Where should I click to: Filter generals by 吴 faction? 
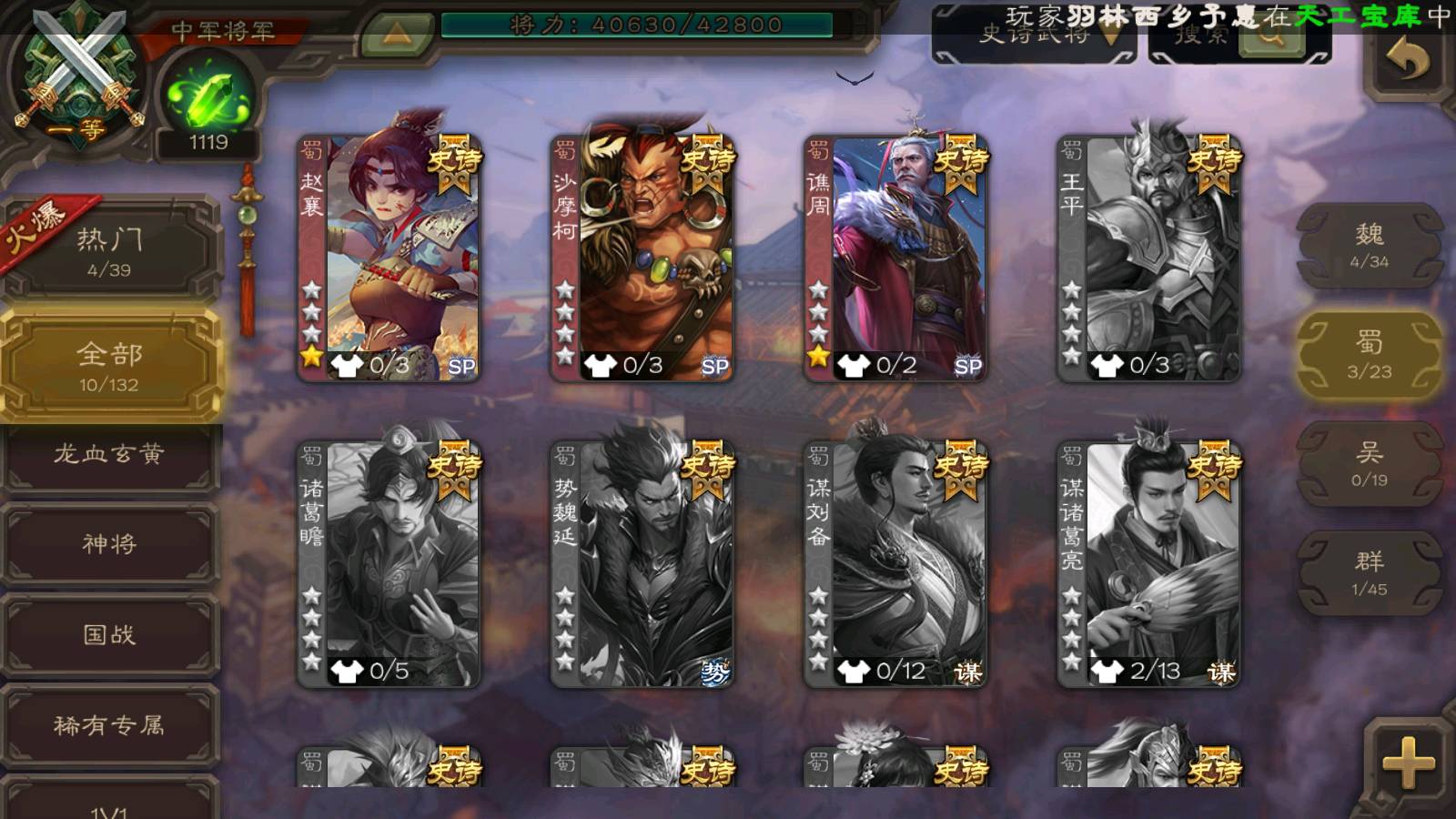(x=1369, y=464)
